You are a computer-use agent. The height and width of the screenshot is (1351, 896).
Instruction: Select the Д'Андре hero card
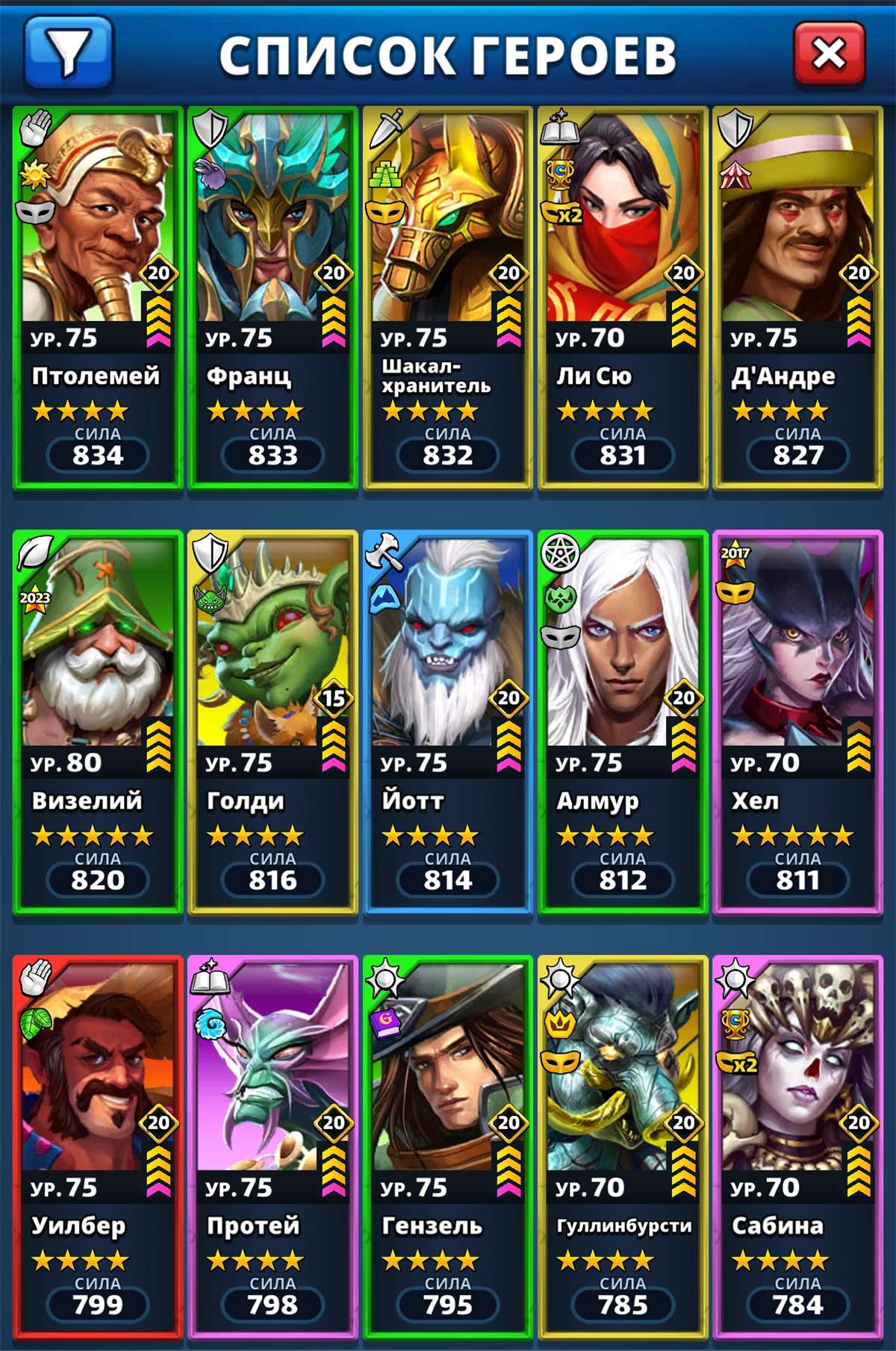(797, 299)
